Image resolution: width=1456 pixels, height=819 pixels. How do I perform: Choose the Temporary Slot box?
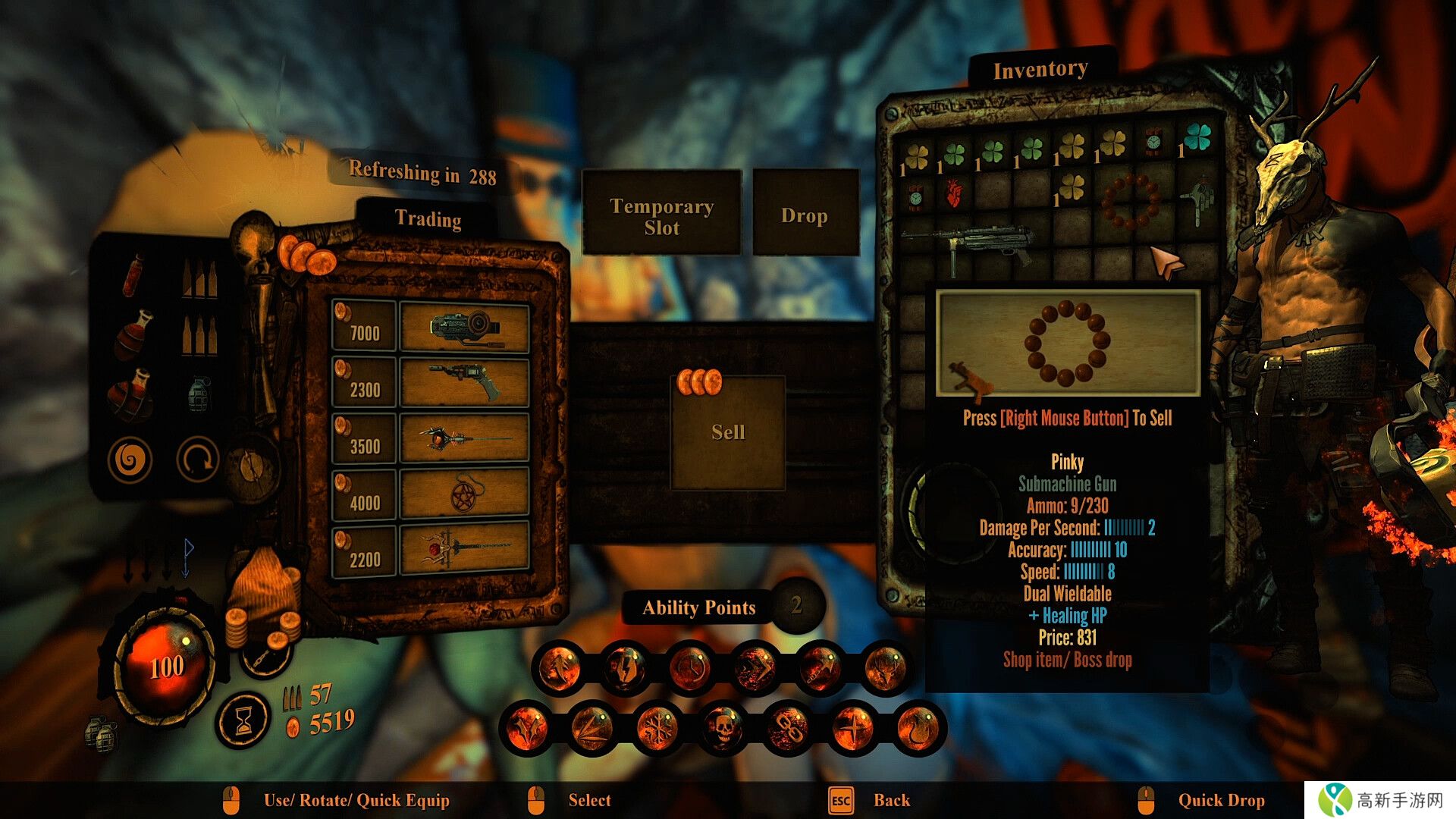tap(661, 216)
